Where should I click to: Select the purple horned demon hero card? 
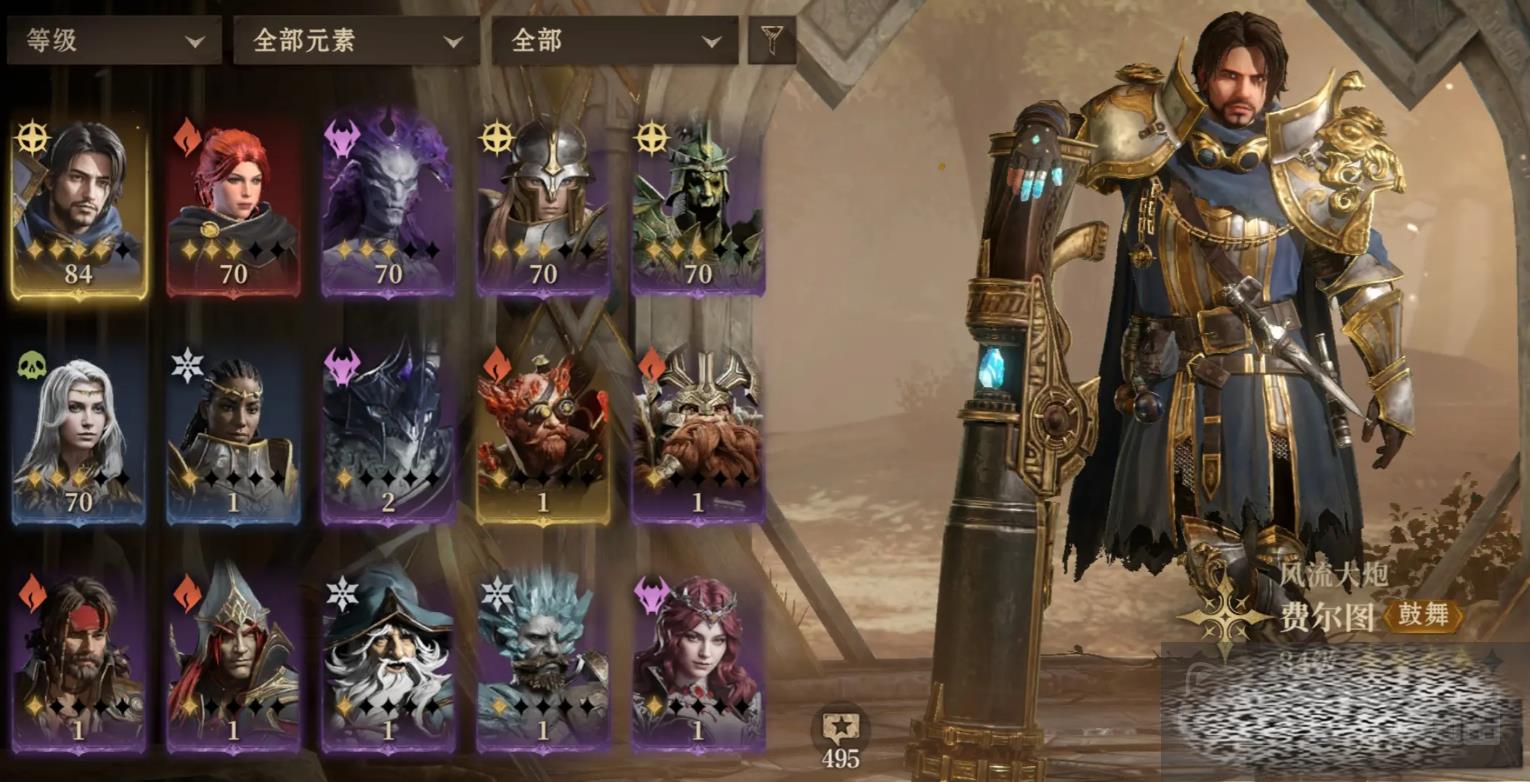point(389,208)
